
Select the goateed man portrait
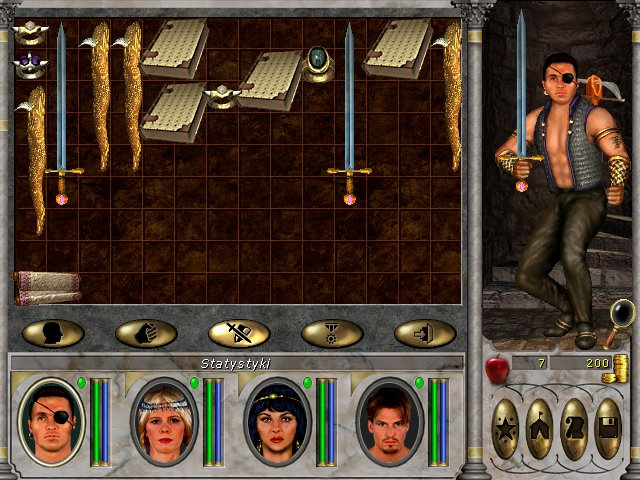point(389,421)
